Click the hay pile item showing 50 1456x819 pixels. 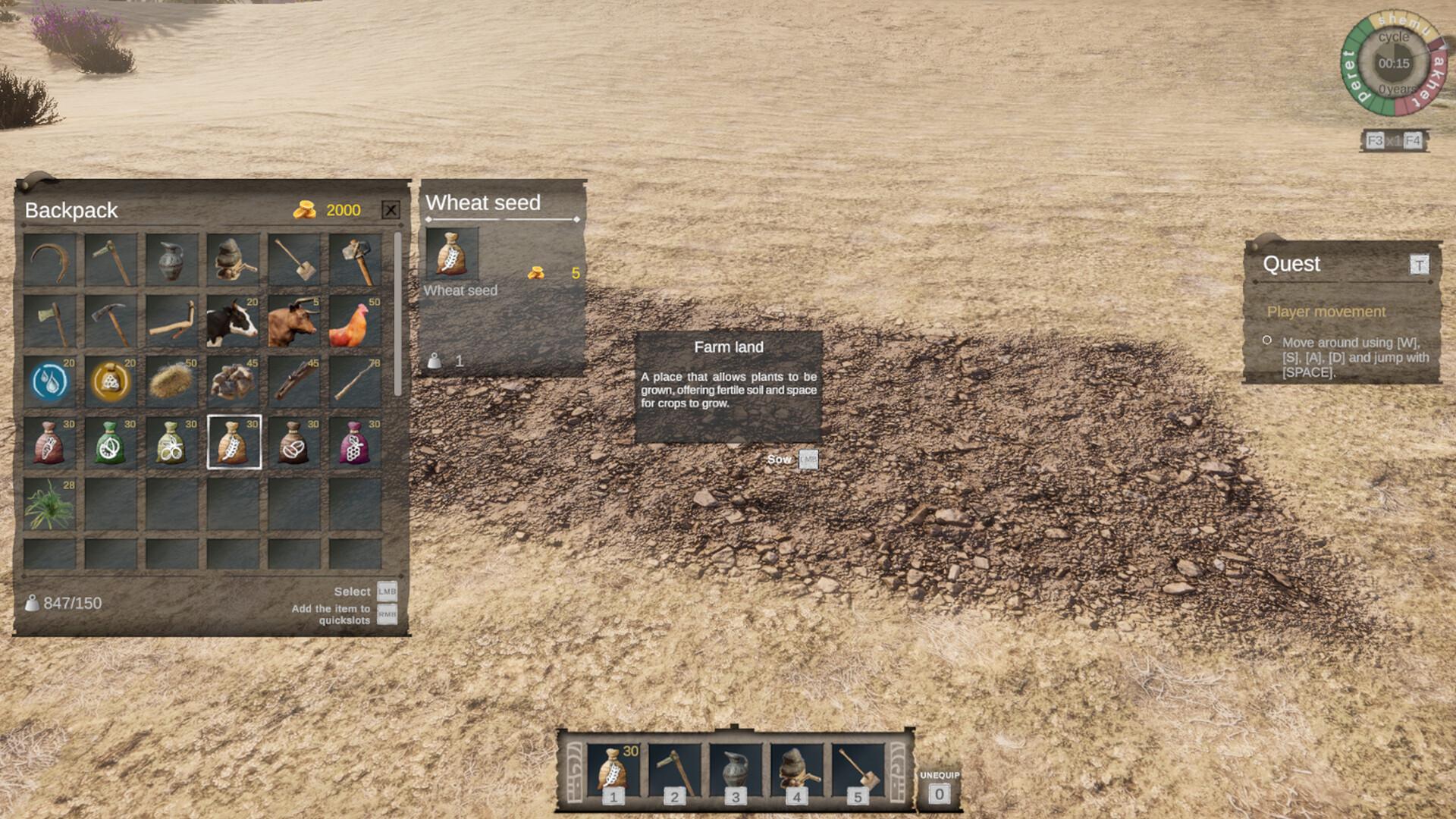[172, 381]
